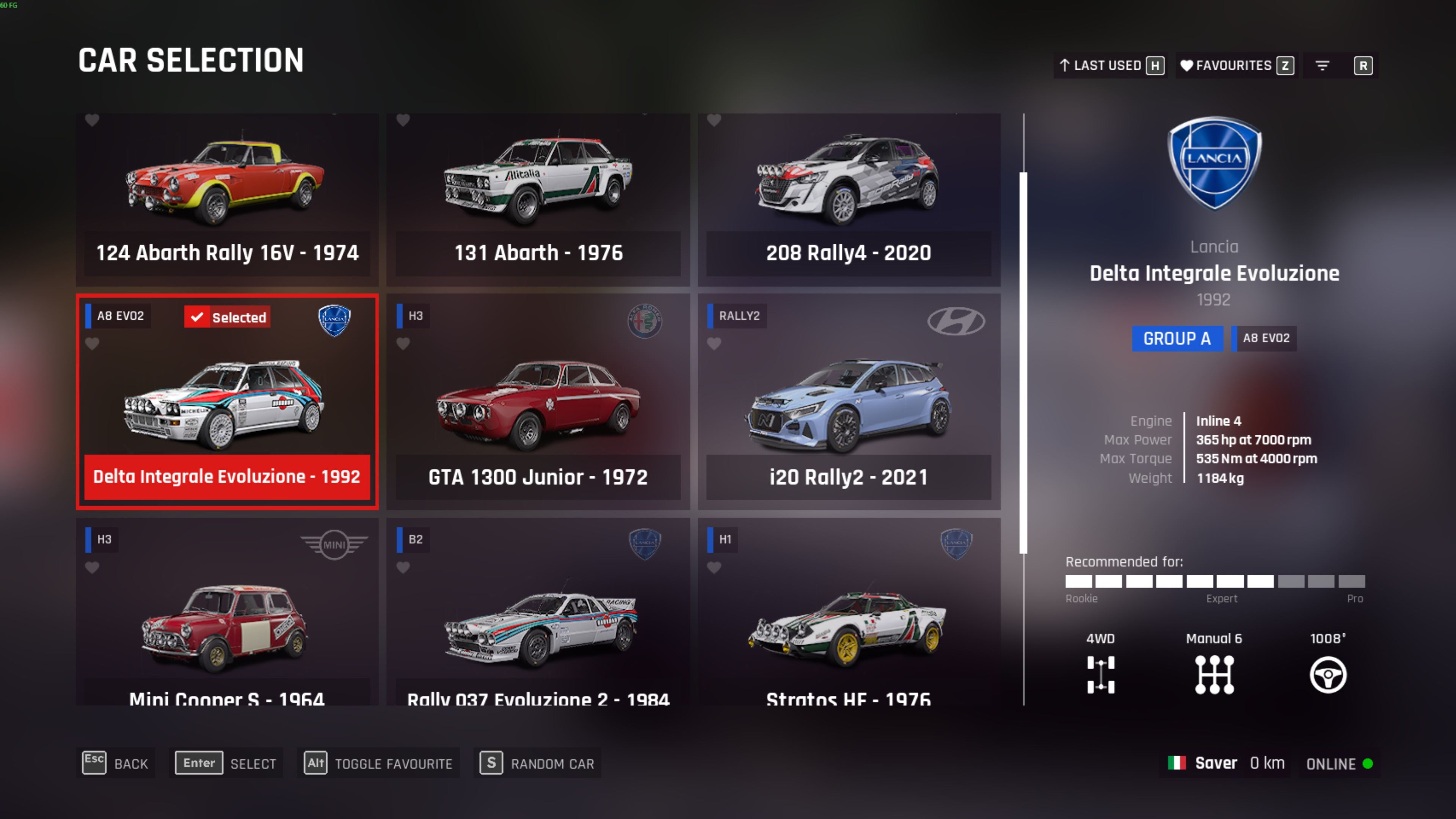Confirm with the Select button
The width and height of the screenshot is (1456, 819).
[x=226, y=764]
